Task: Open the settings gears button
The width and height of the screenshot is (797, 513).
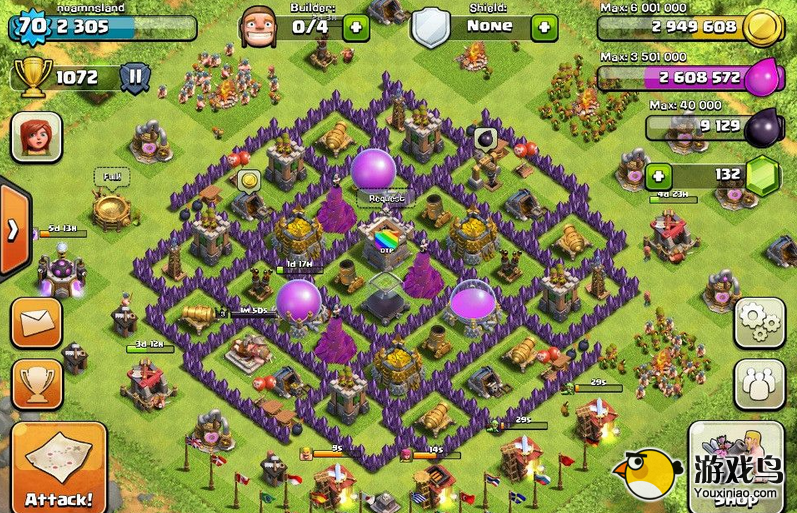Action: (760, 322)
